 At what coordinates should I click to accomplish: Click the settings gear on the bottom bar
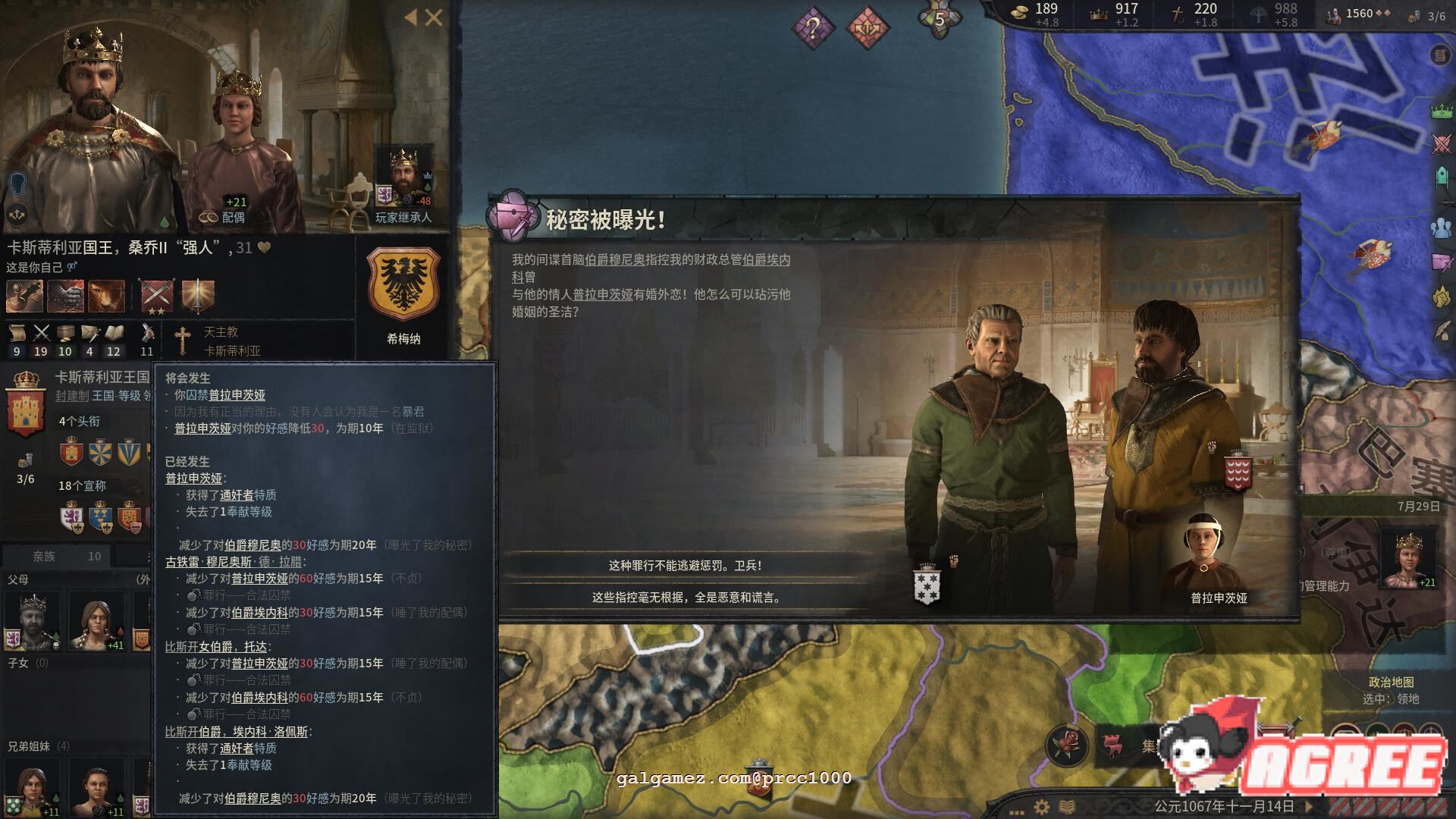click(x=1040, y=806)
